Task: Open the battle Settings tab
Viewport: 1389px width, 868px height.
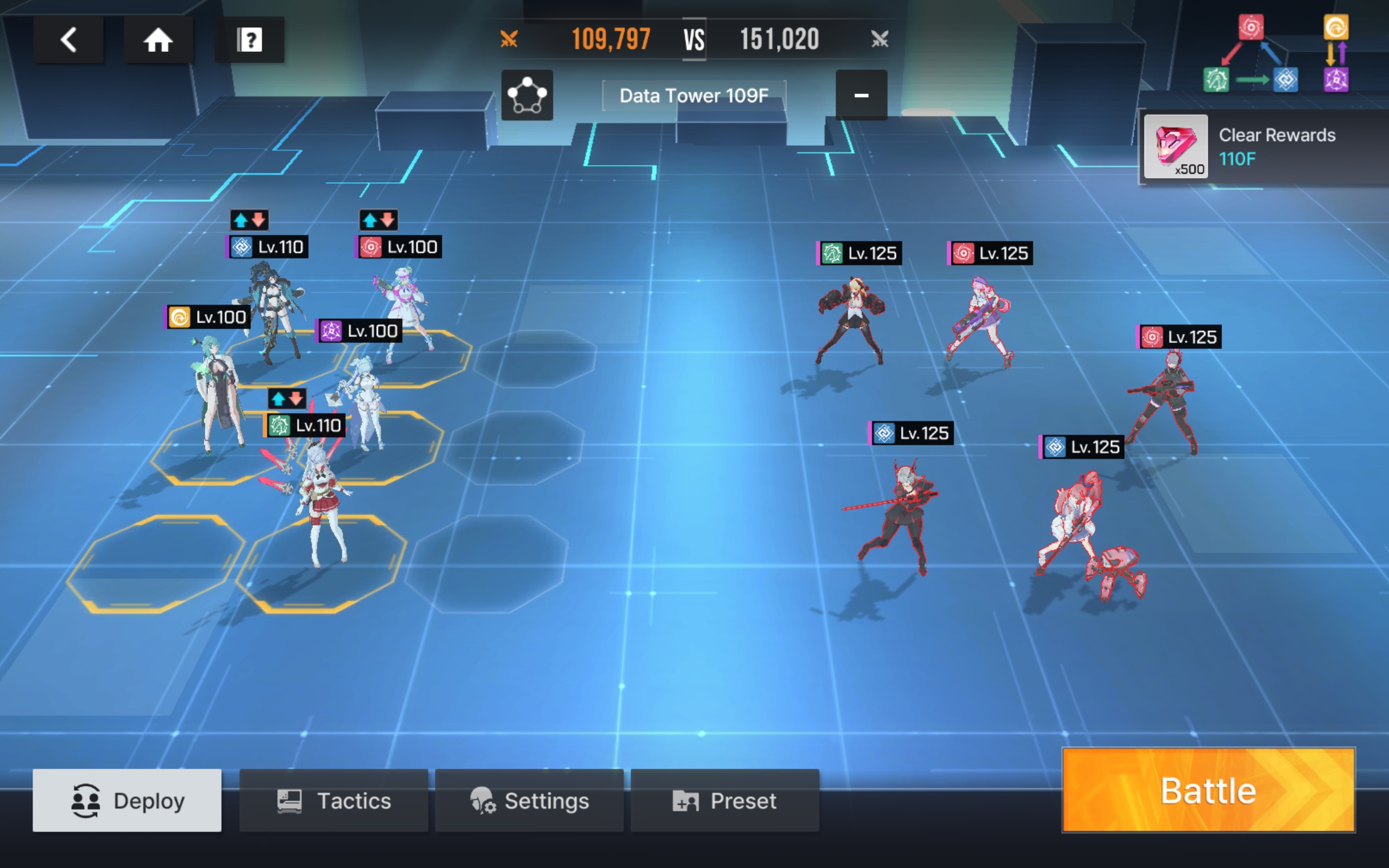Action: coord(529,800)
